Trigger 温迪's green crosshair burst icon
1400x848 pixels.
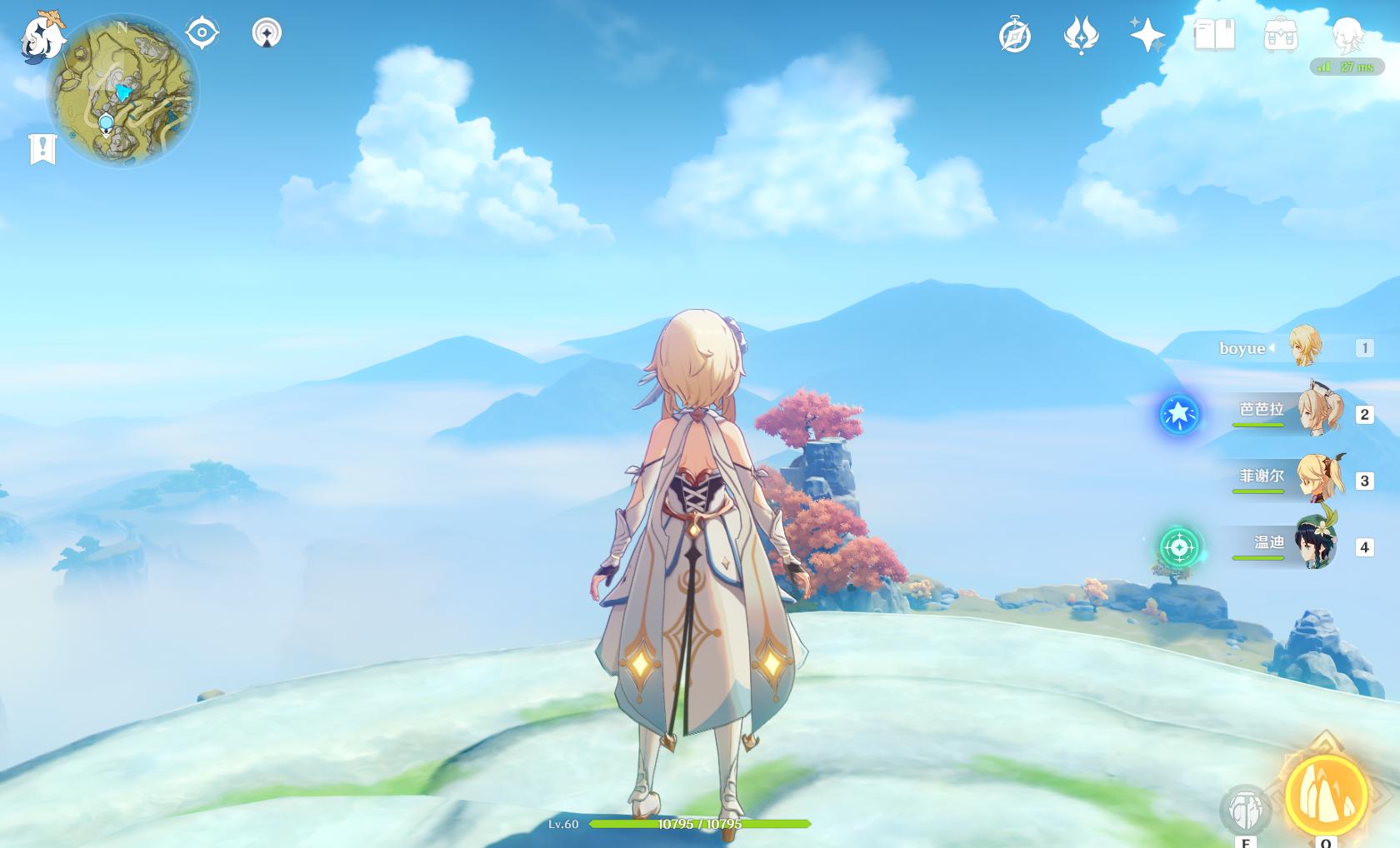pyautogui.click(x=1179, y=547)
